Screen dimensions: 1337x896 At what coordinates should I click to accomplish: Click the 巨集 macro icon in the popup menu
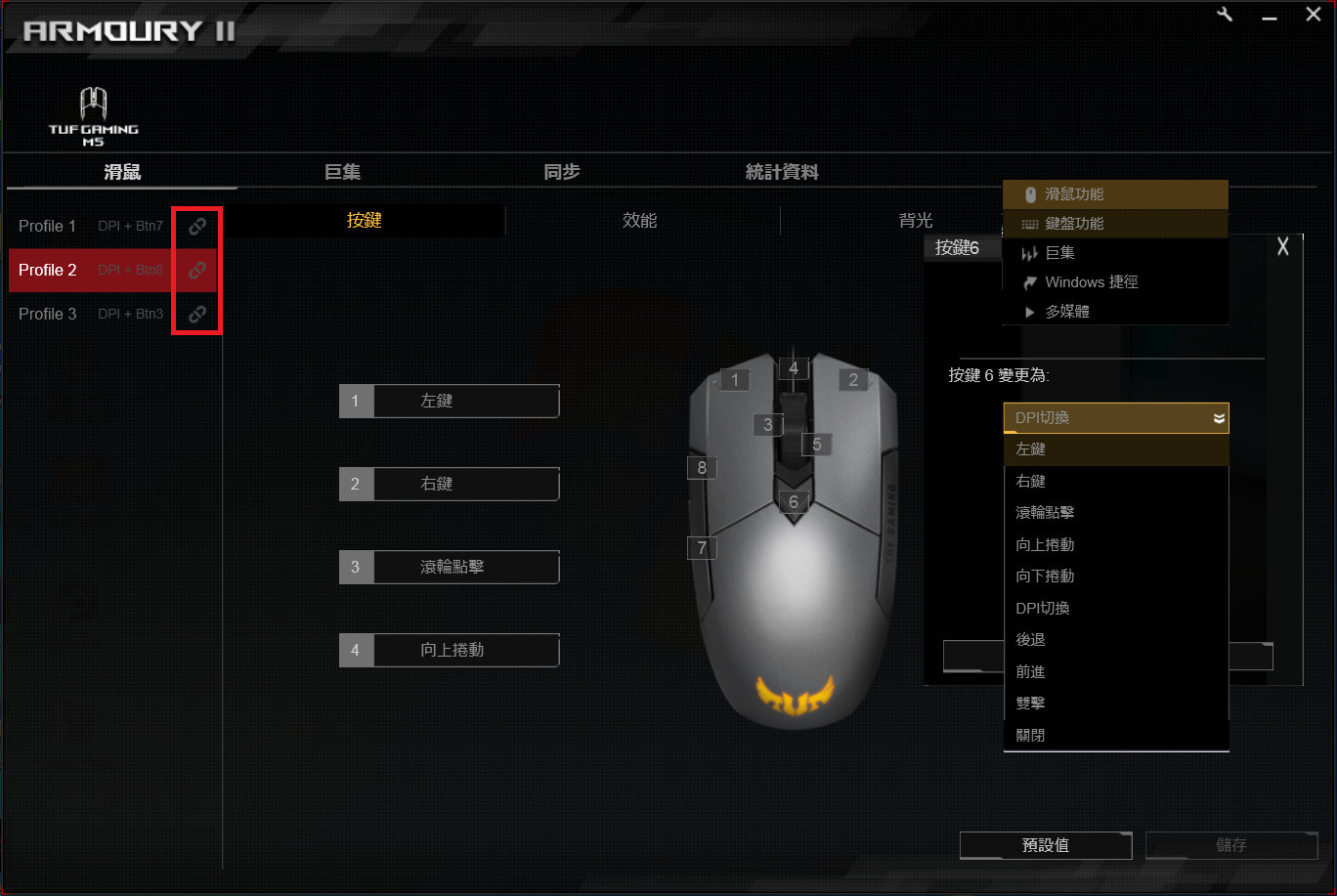click(1030, 252)
